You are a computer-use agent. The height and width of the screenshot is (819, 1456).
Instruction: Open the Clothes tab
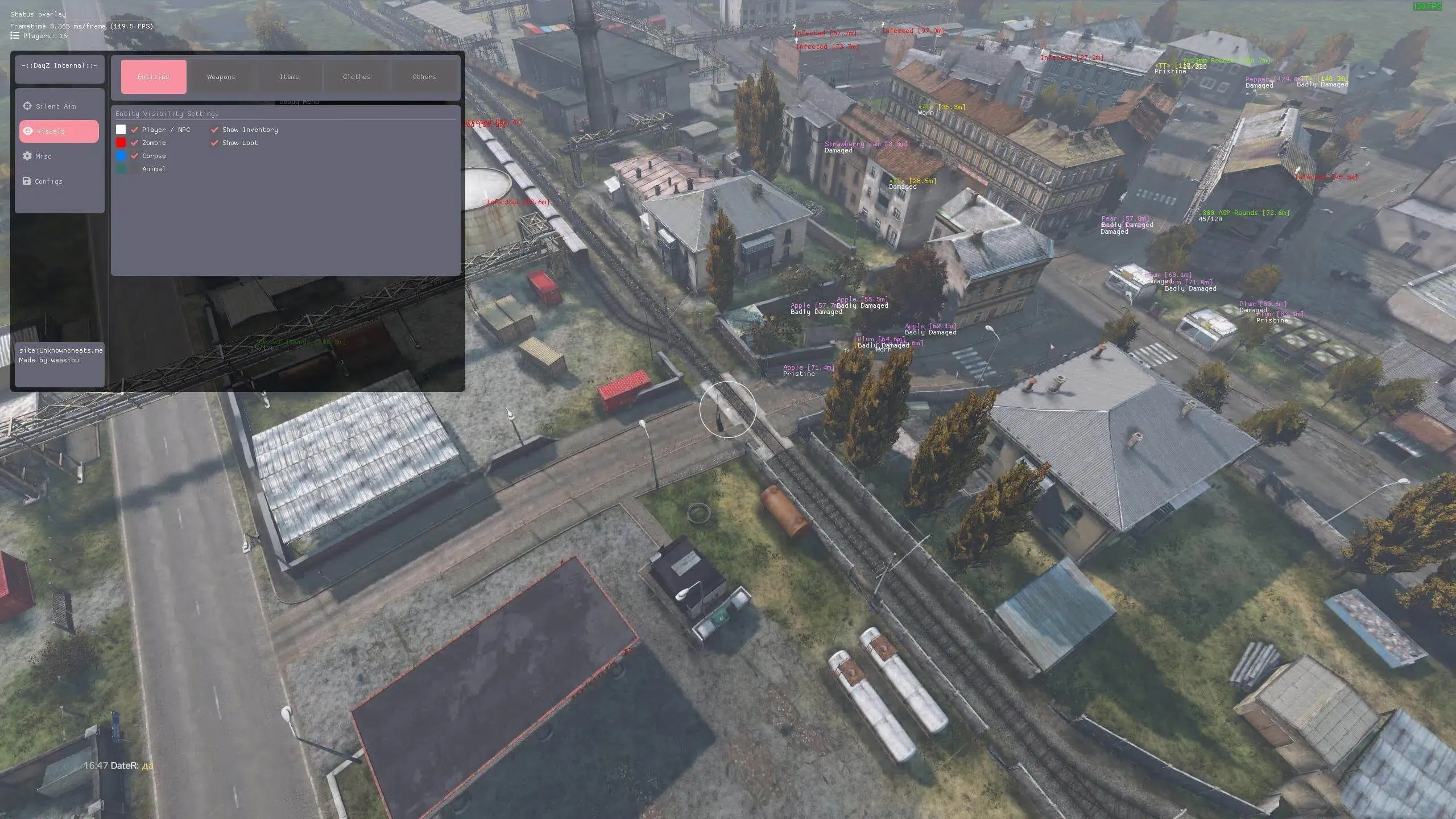pyautogui.click(x=357, y=77)
